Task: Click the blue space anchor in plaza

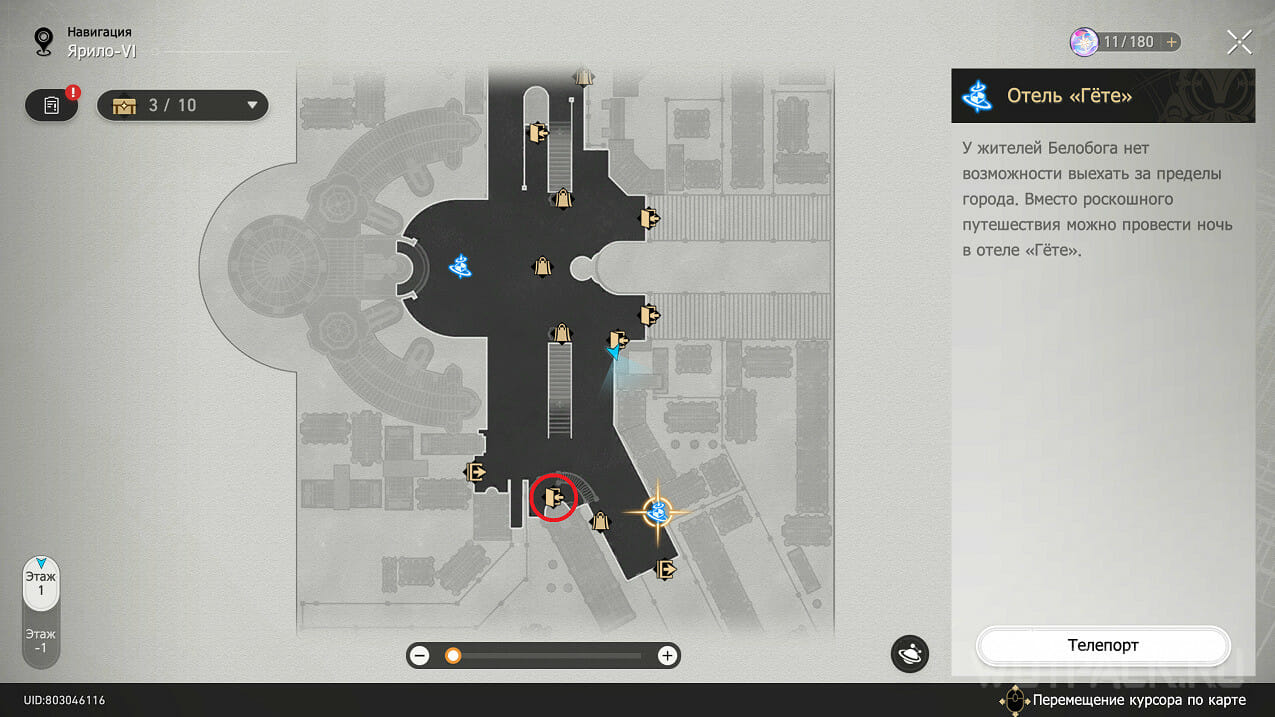Action: (460, 266)
